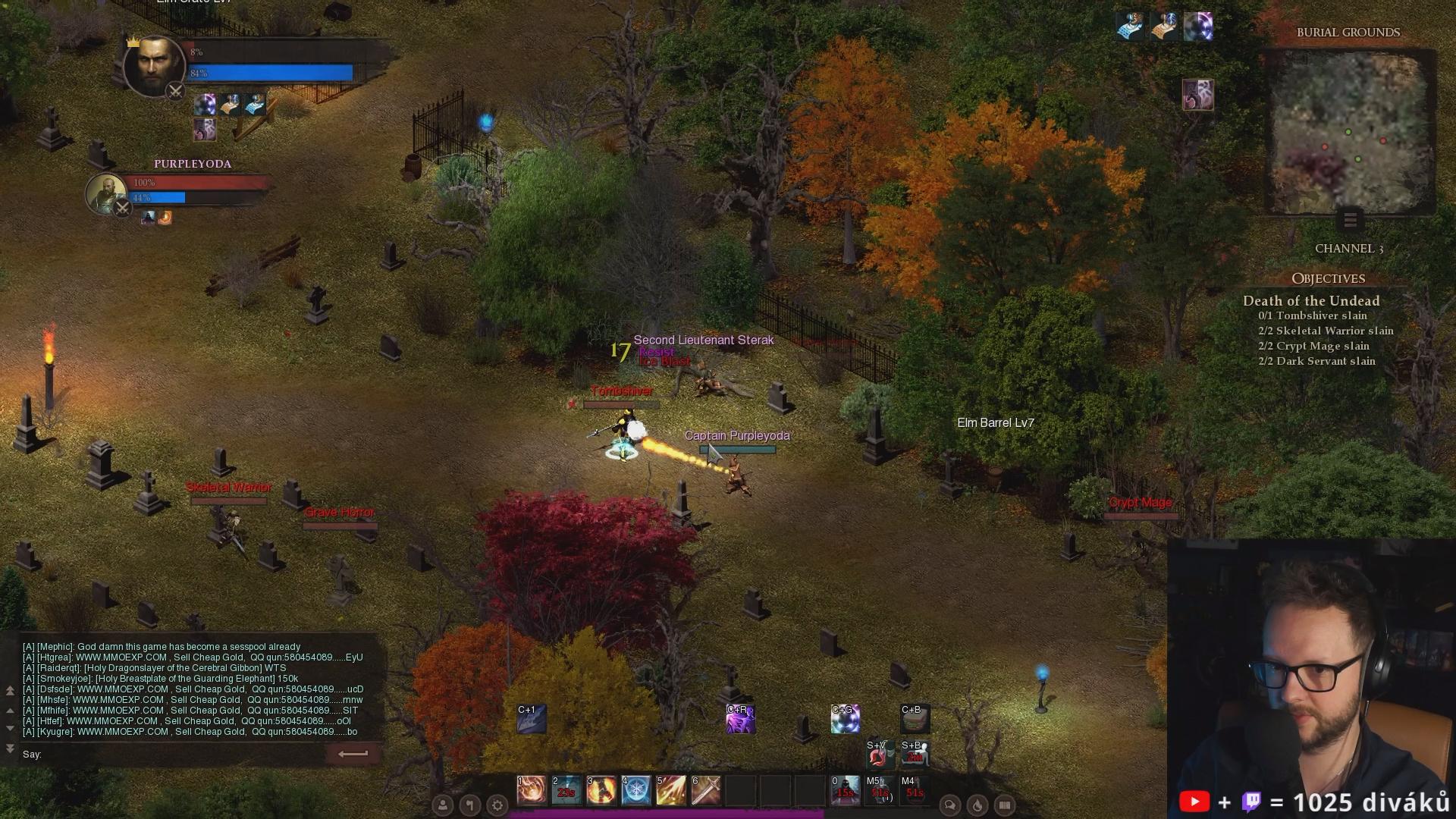
Task: Open the Burial Grounds minimap
Action: pyautogui.click(x=1349, y=133)
